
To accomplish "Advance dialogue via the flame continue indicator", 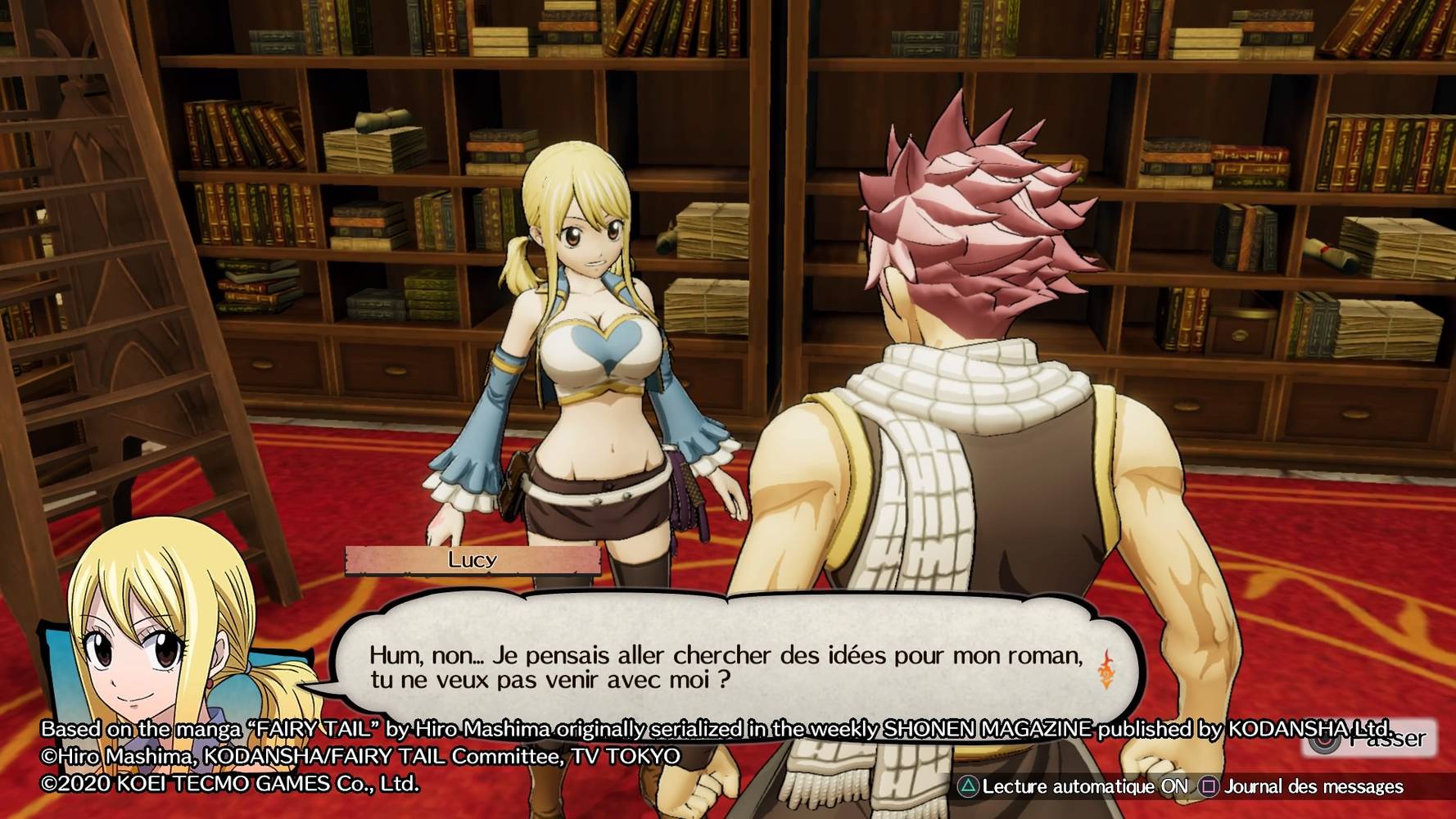I will point(1106,669).
